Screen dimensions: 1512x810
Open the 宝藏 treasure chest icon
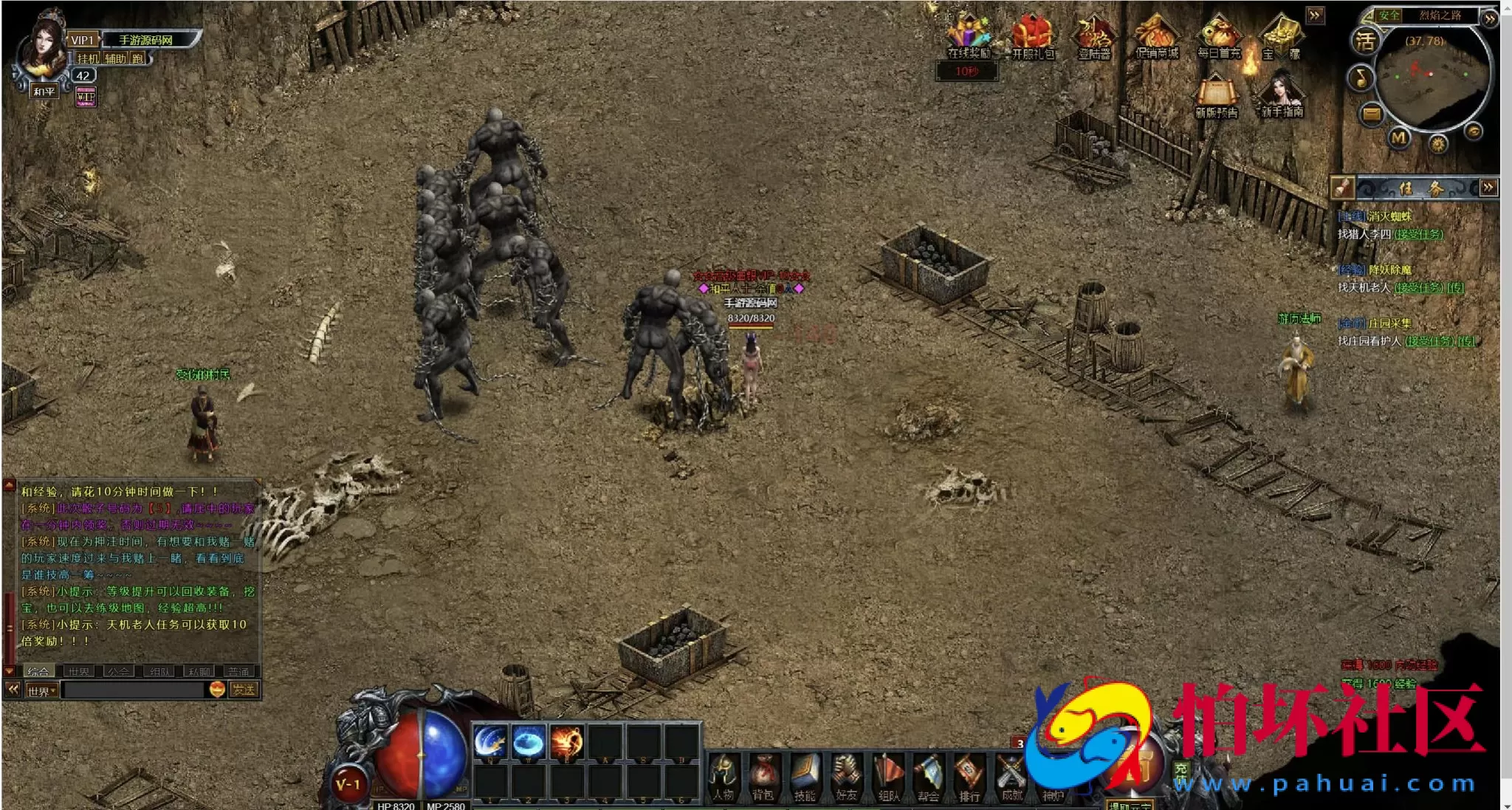pyautogui.click(x=1282, y=35)
